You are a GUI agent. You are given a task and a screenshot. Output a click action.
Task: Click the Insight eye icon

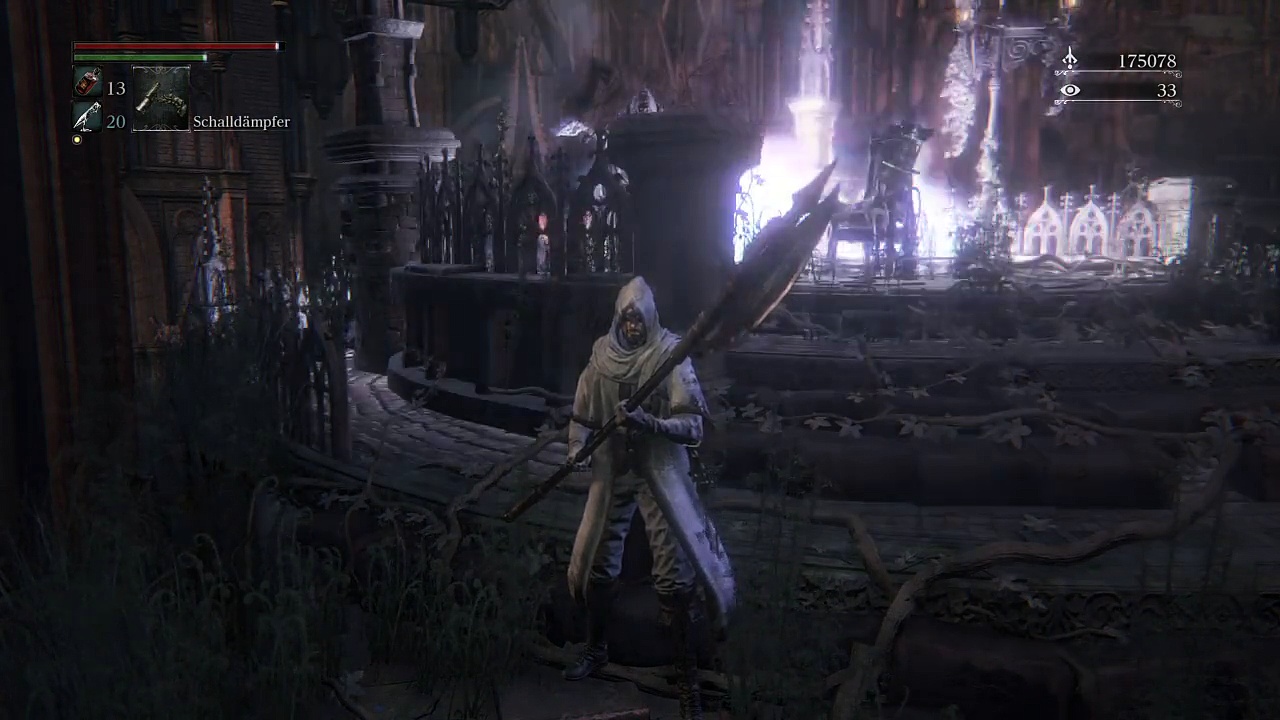[1070, 91]
